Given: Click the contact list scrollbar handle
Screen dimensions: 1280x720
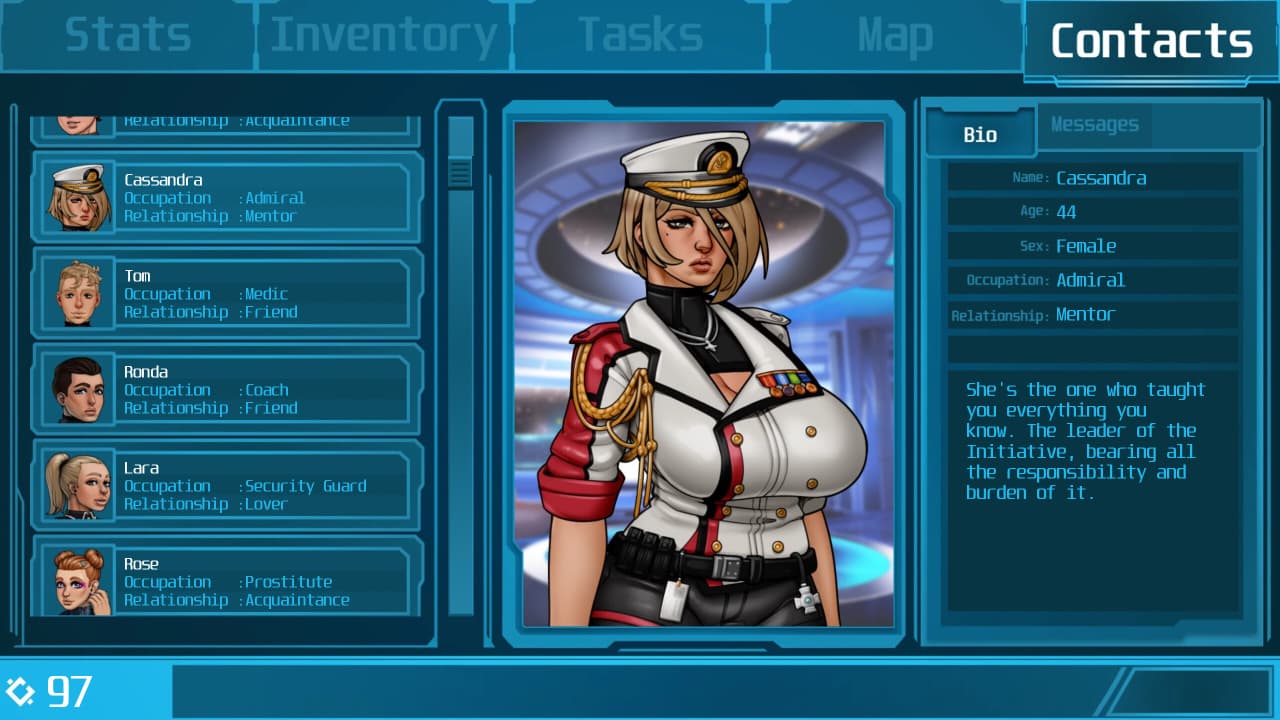Looking at the screenshot, I should [x=460, y=173].
